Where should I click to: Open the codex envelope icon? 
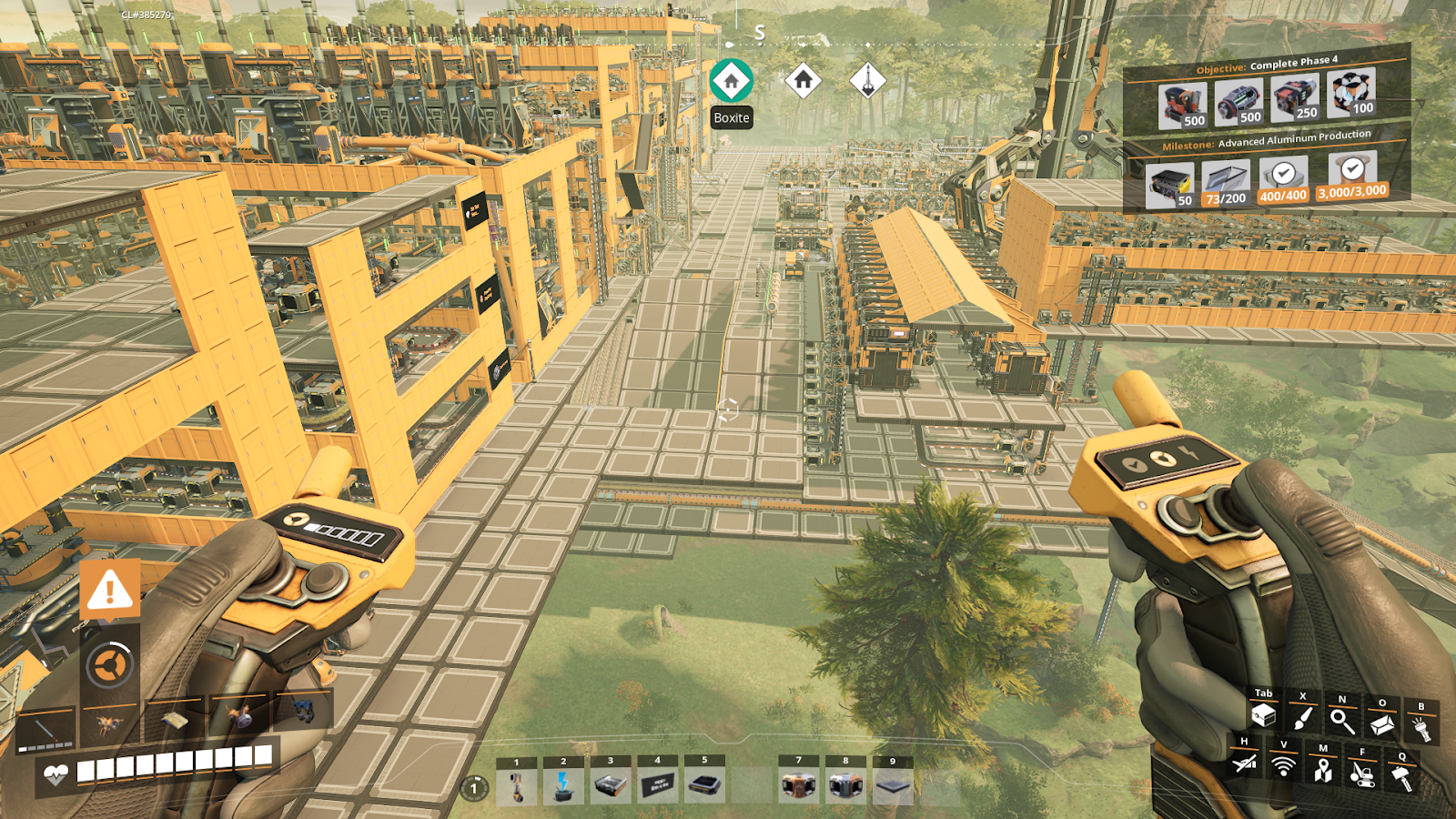1381,724
